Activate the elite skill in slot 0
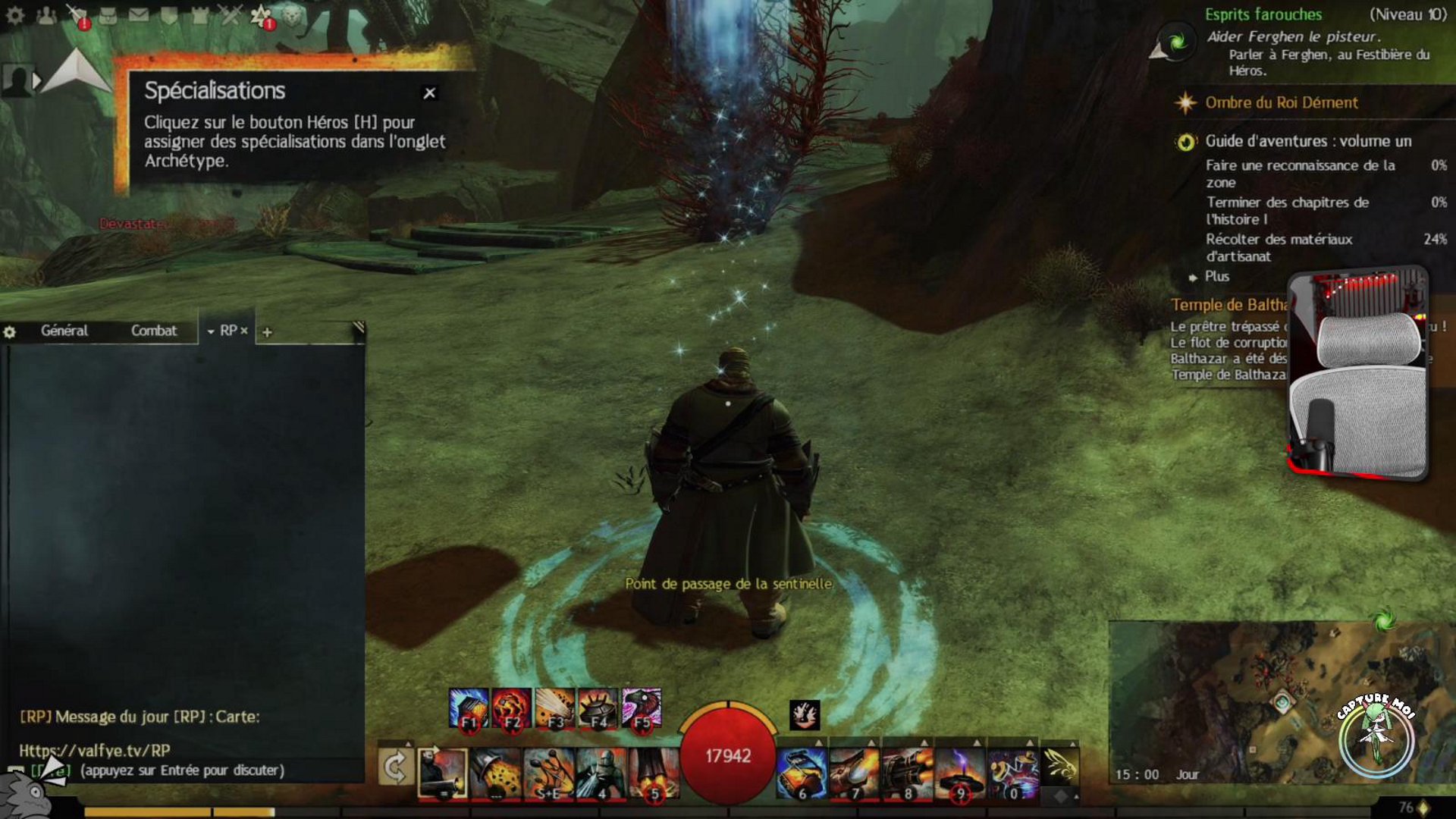The height and width of the screenshot is (819, 1456). point(1013,773)
